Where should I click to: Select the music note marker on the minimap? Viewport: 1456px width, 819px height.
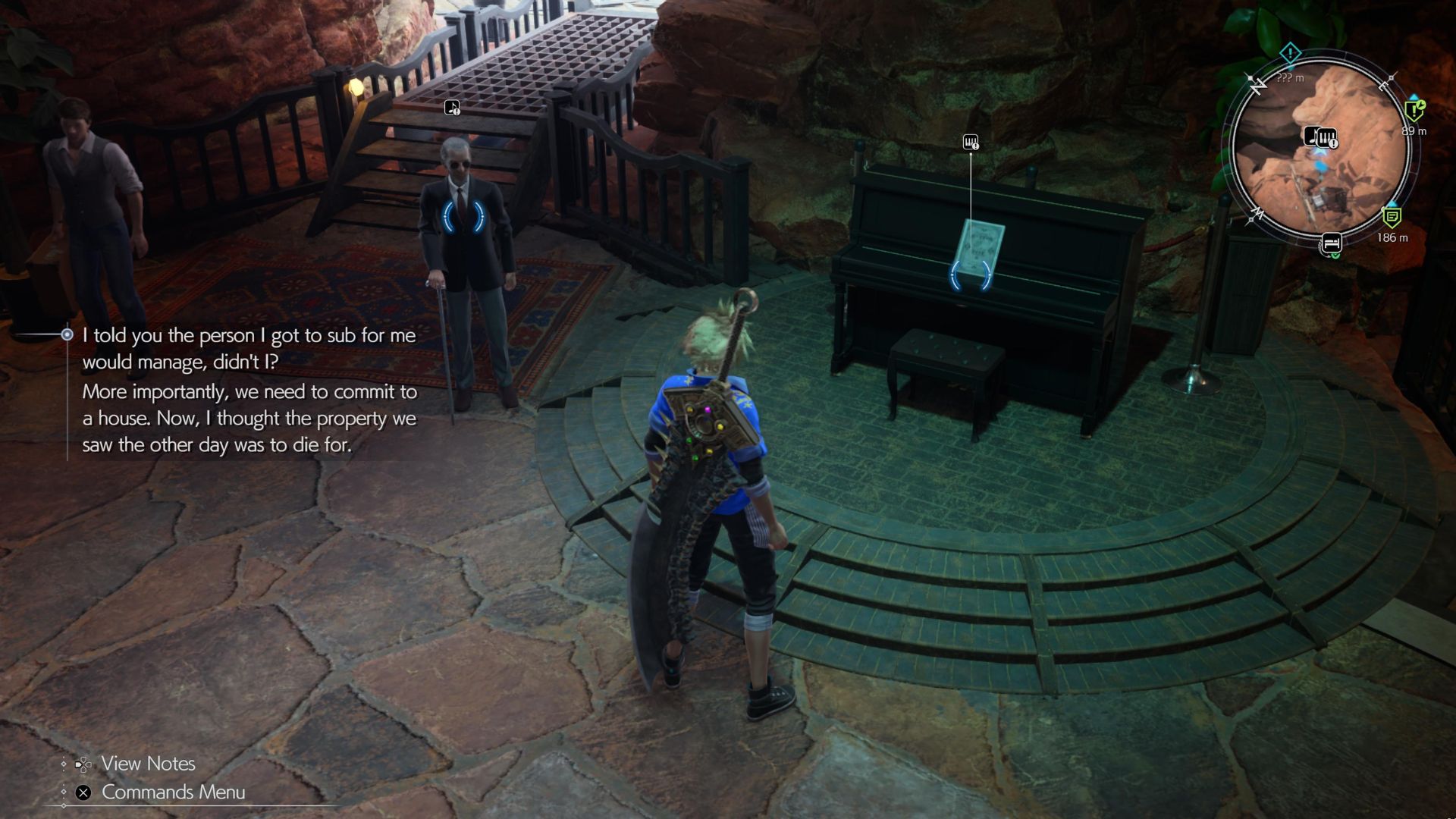point(1312,136)
